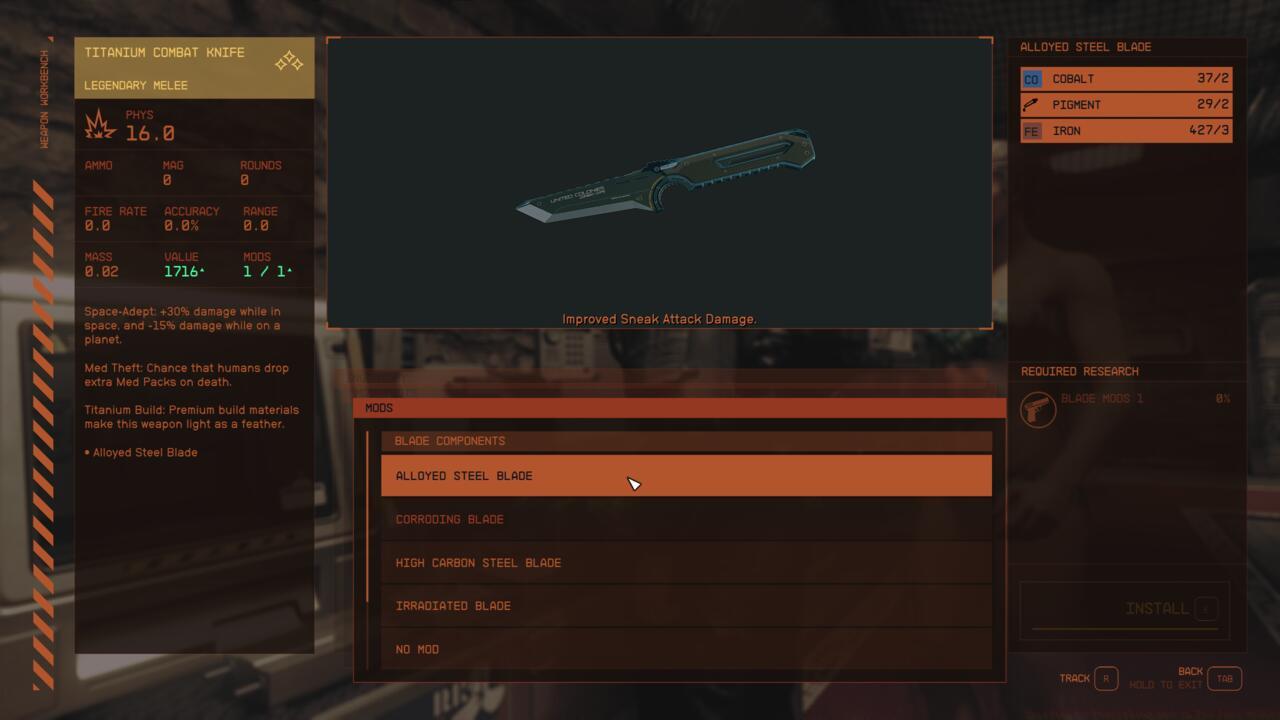
Task: Select the Alloyed Steel Blade mod
Action: click(686, 475)
